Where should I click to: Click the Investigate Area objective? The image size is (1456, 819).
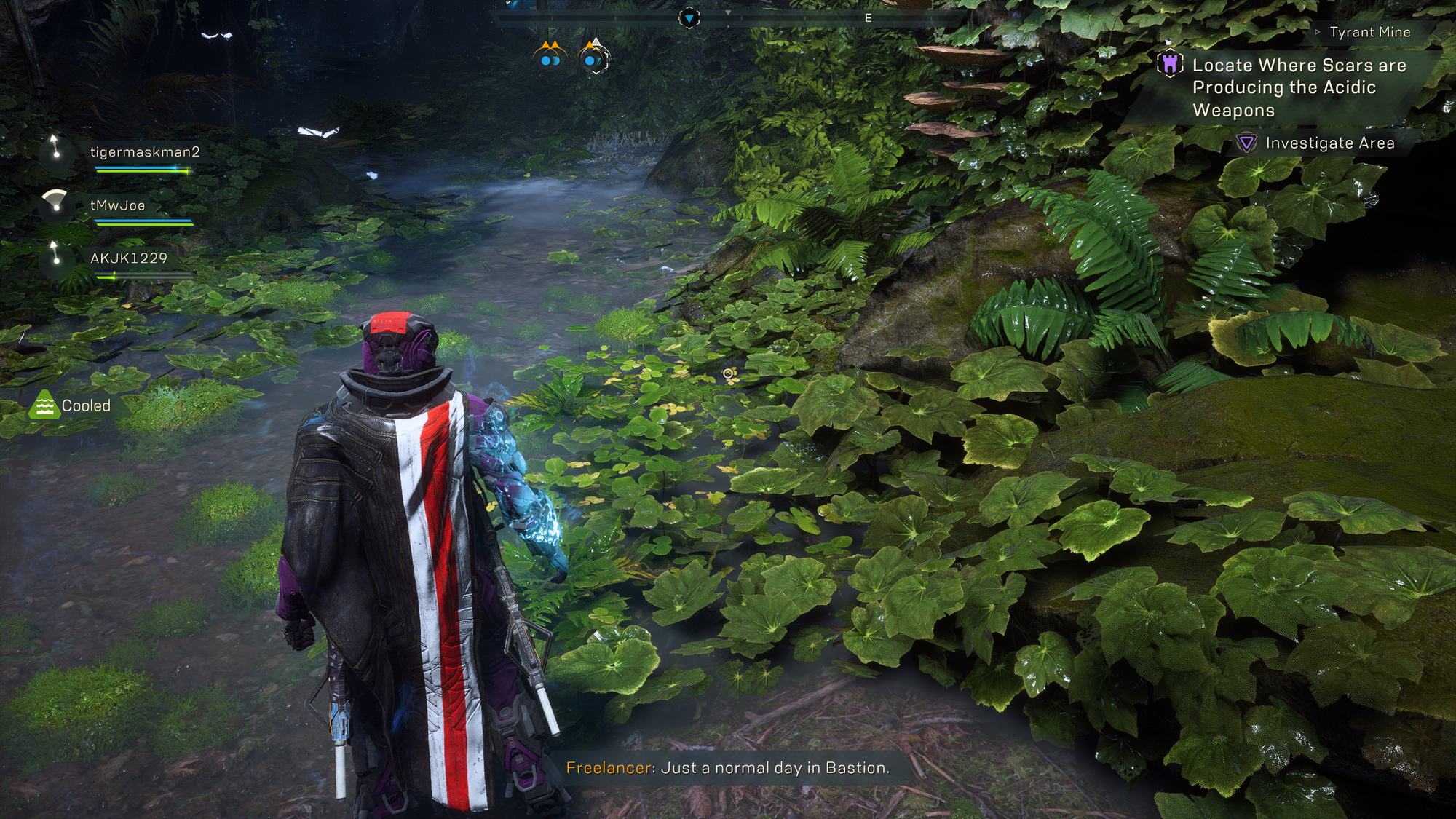pos(1329,143)
